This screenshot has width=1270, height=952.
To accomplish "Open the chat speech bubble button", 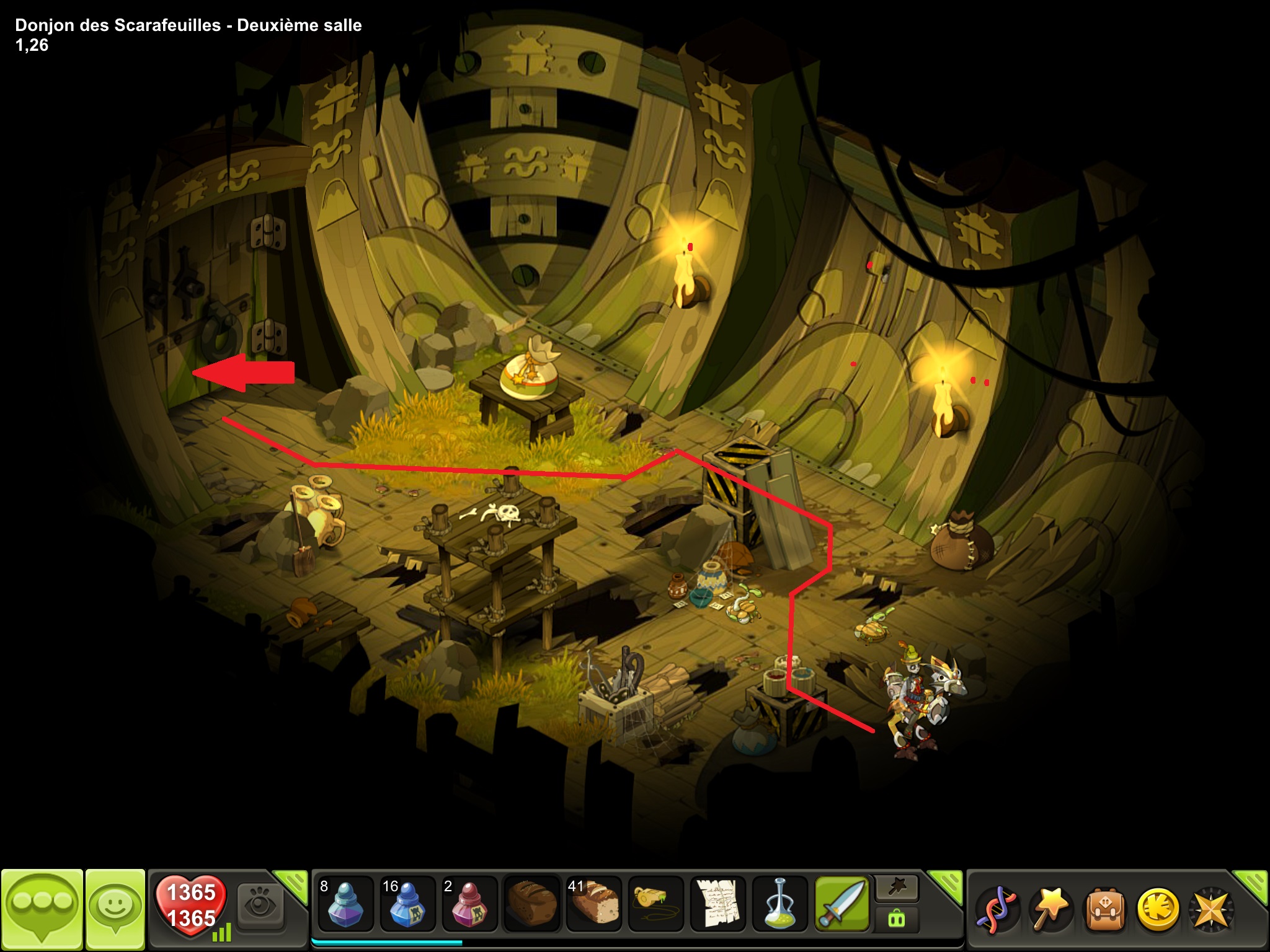I will click(x=42, y=909).
